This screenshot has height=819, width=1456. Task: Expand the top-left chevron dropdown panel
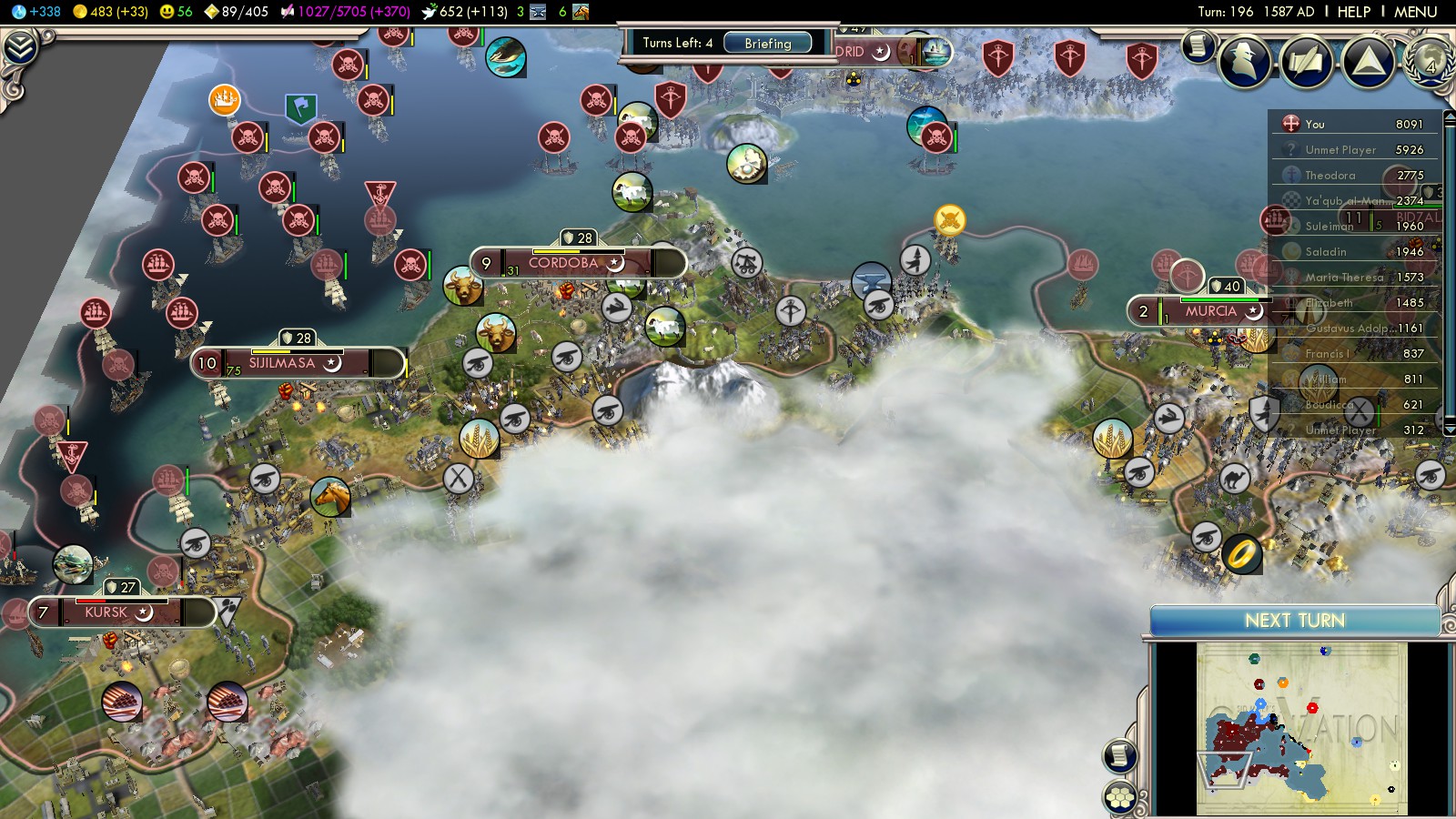[20, 47]
